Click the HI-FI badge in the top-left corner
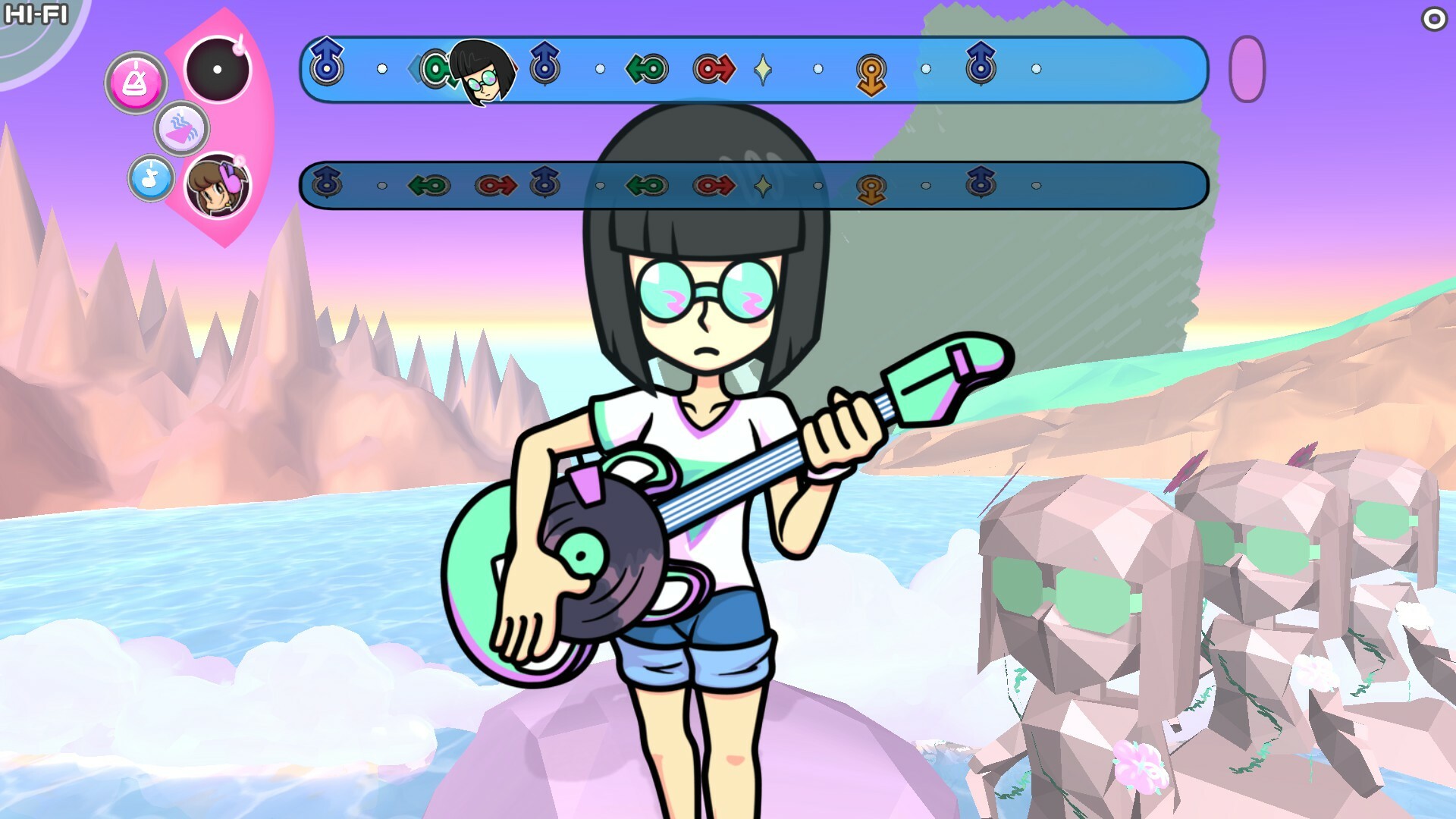 [36, 14]
